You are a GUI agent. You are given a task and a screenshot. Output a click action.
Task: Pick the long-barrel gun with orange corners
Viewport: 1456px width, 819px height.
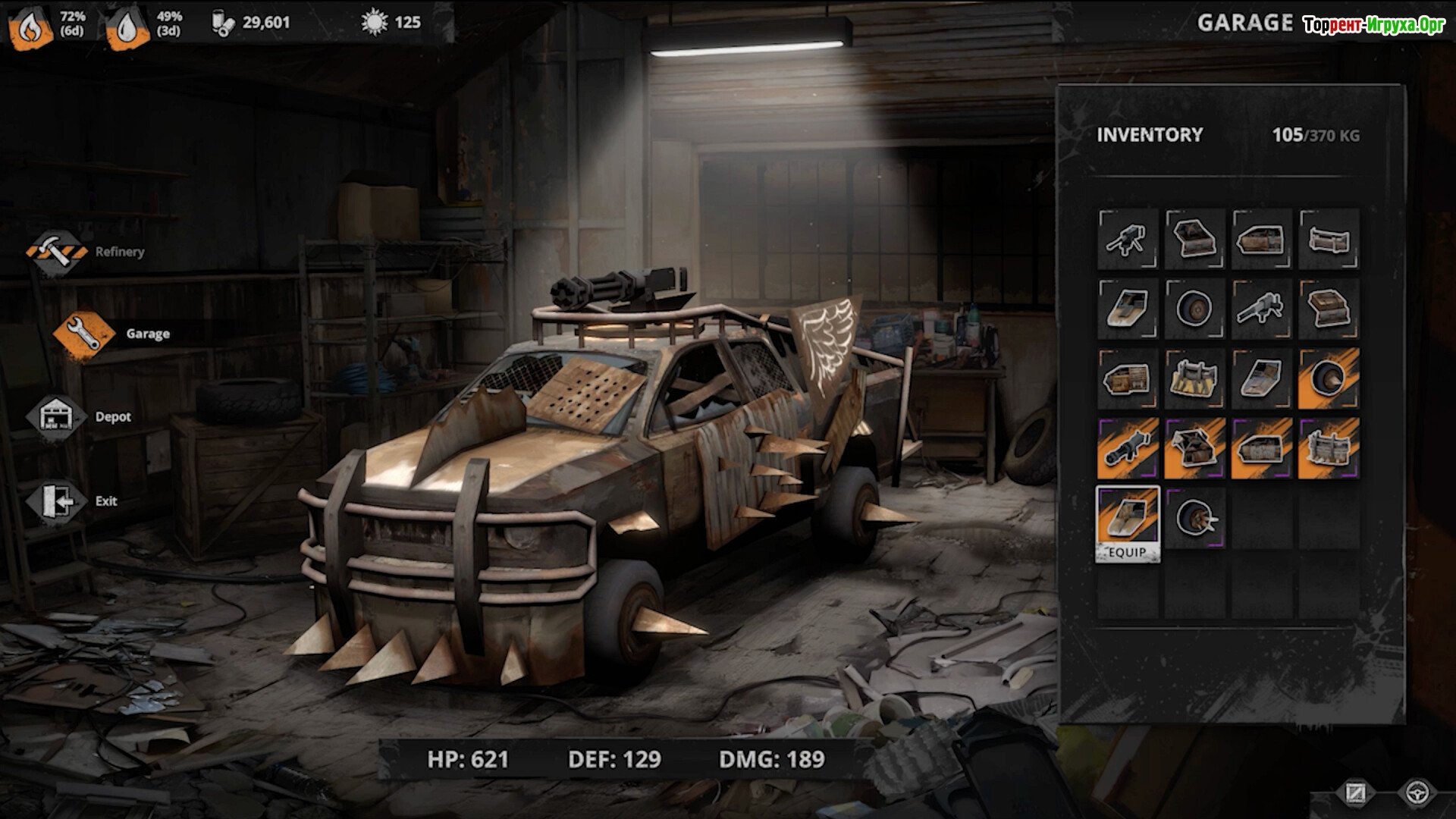1261,309
